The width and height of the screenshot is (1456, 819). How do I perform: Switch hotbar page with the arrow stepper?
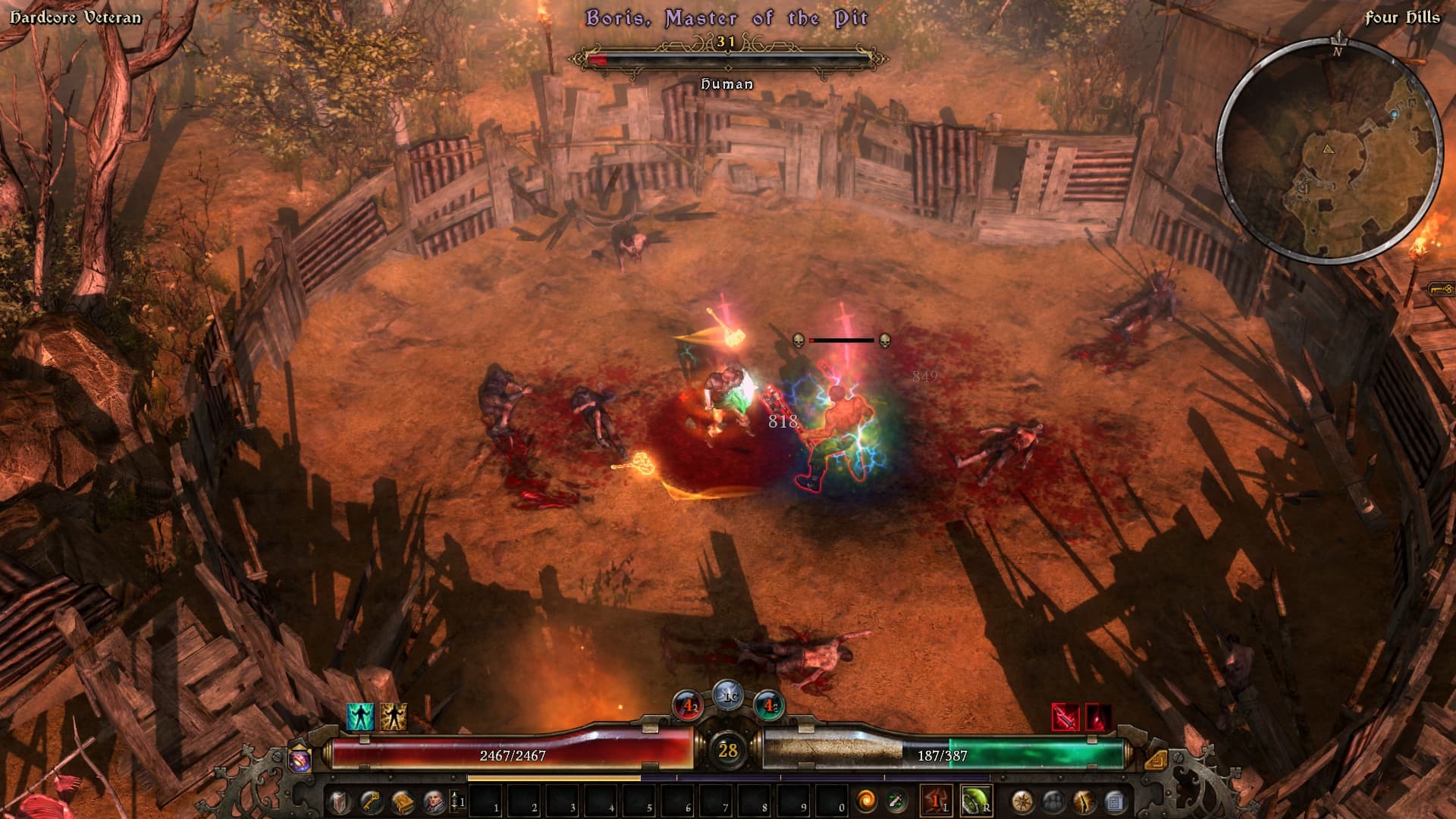pyautogui.click(x=457, y=802)
